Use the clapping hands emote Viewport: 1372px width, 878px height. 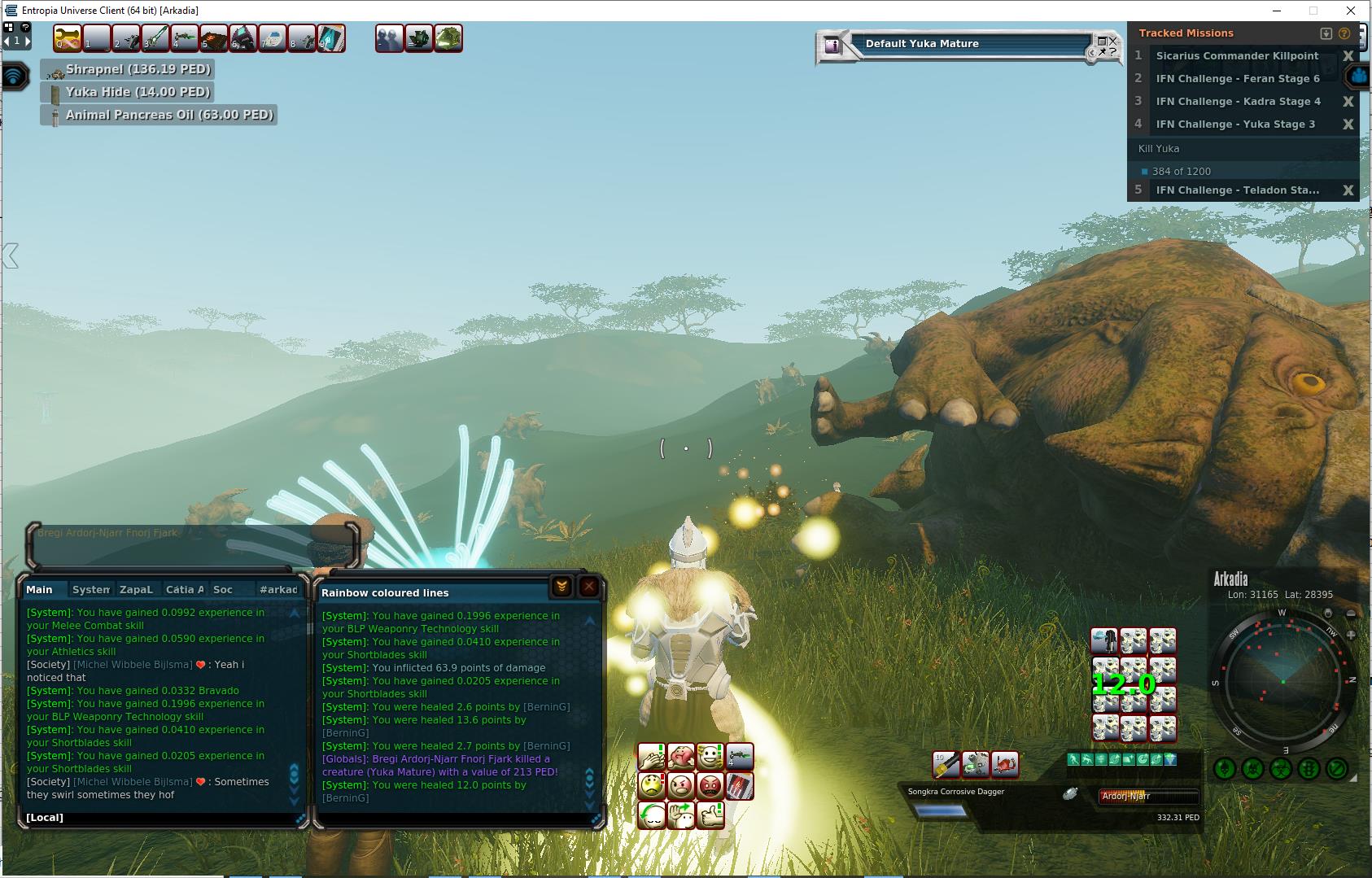pos(652,758)
